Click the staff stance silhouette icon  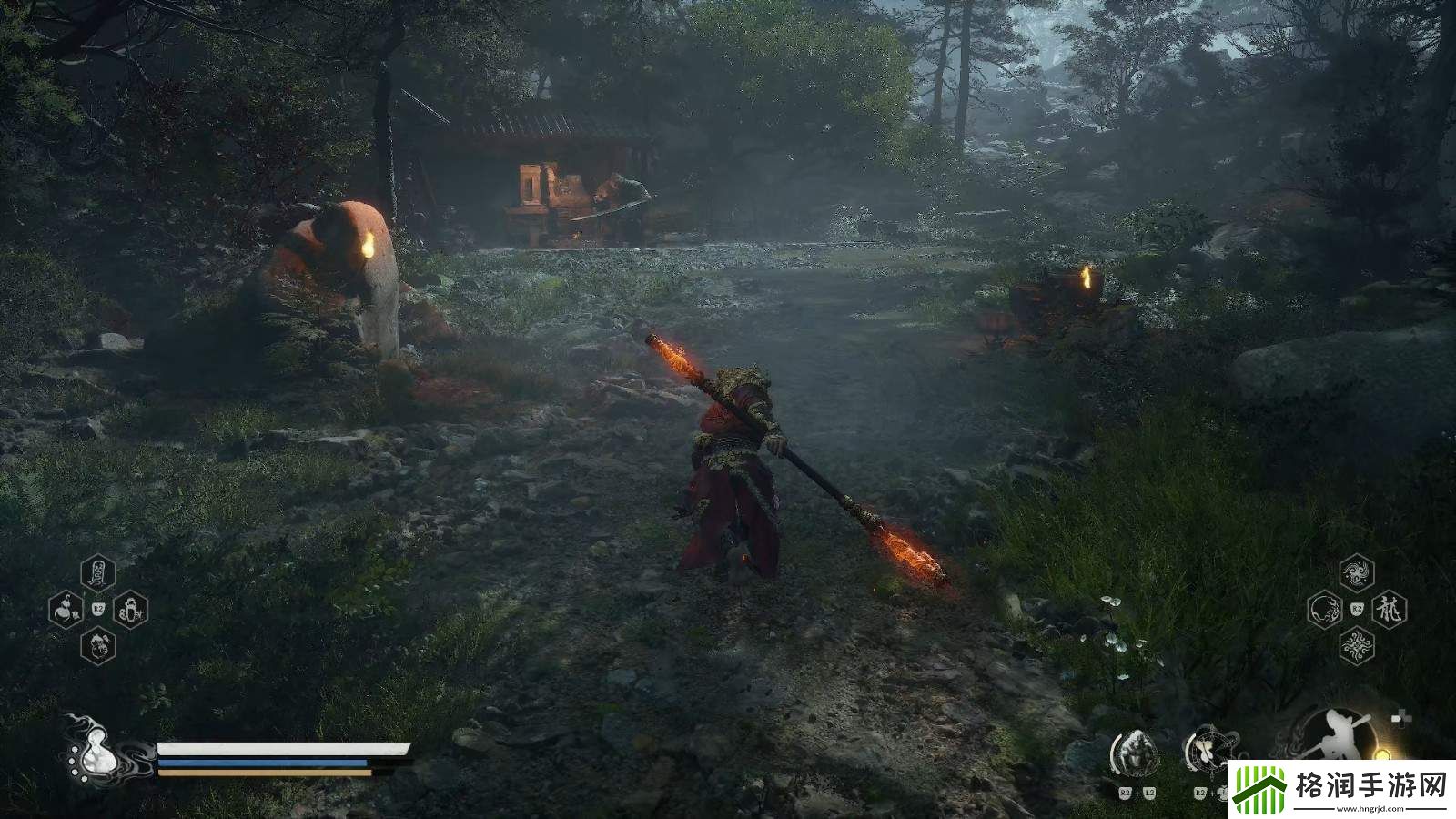(1335, 739)
